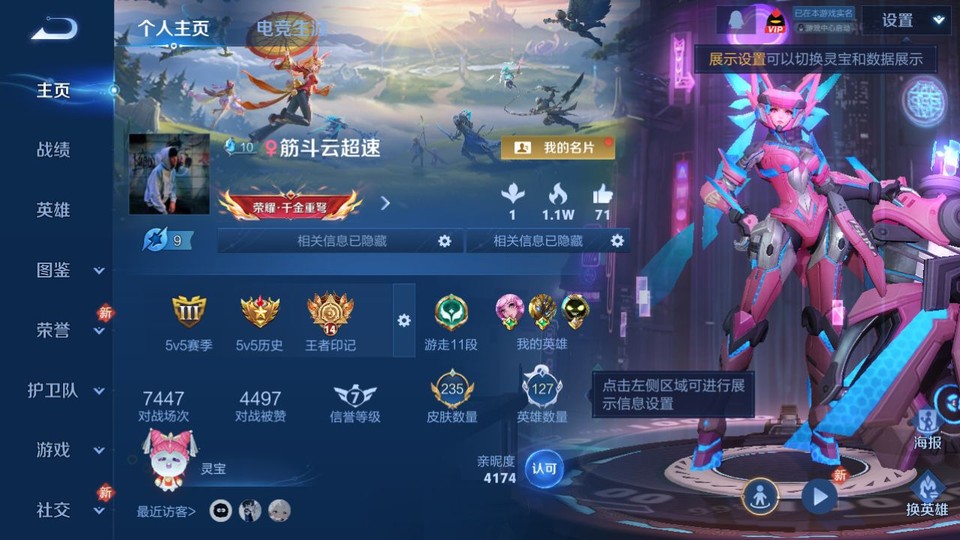Open the 荣耀·千金重弩 title banner
Image resolution: width=960 pixels, height=540 pixels.
click(290, 205)
